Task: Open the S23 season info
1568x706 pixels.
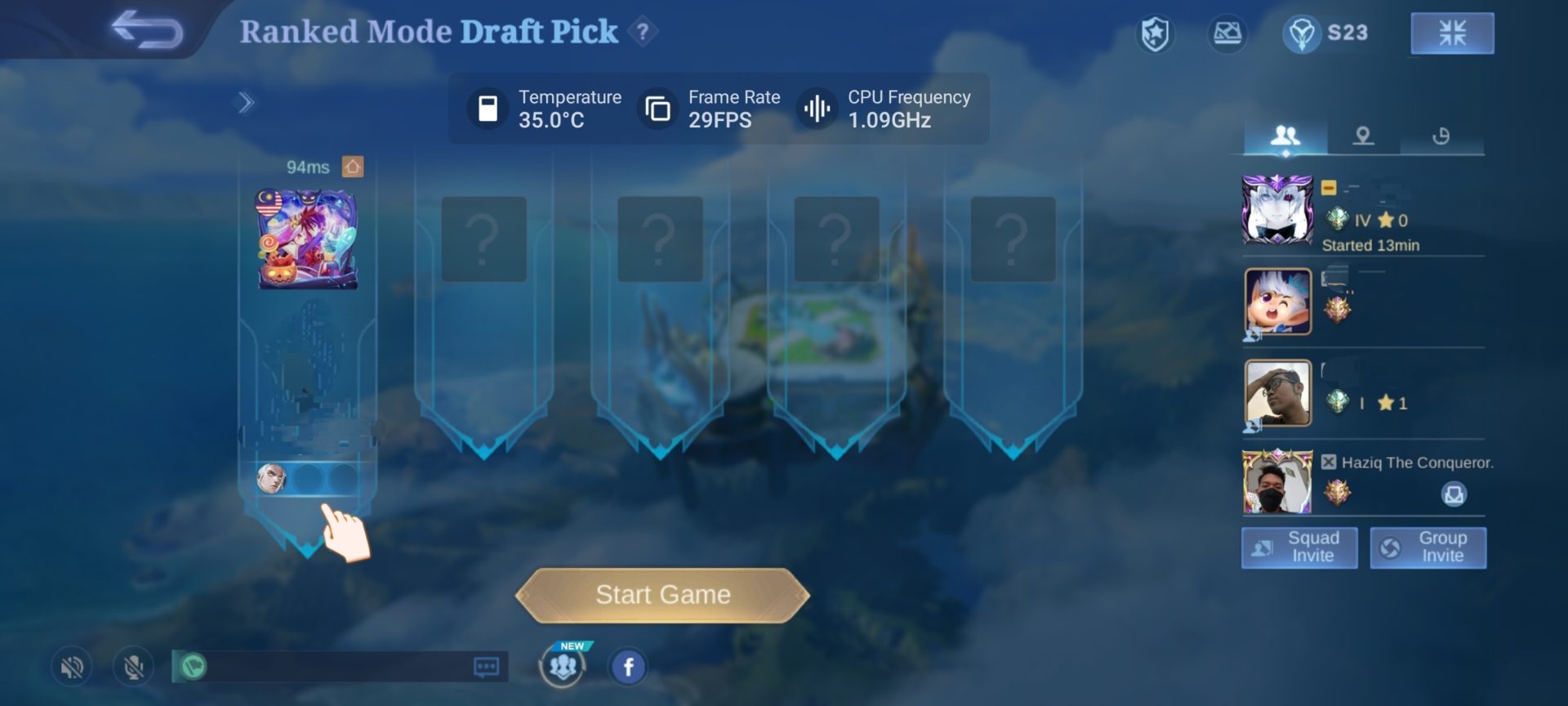Action: pyautogui.click(x=1326, y=34)
